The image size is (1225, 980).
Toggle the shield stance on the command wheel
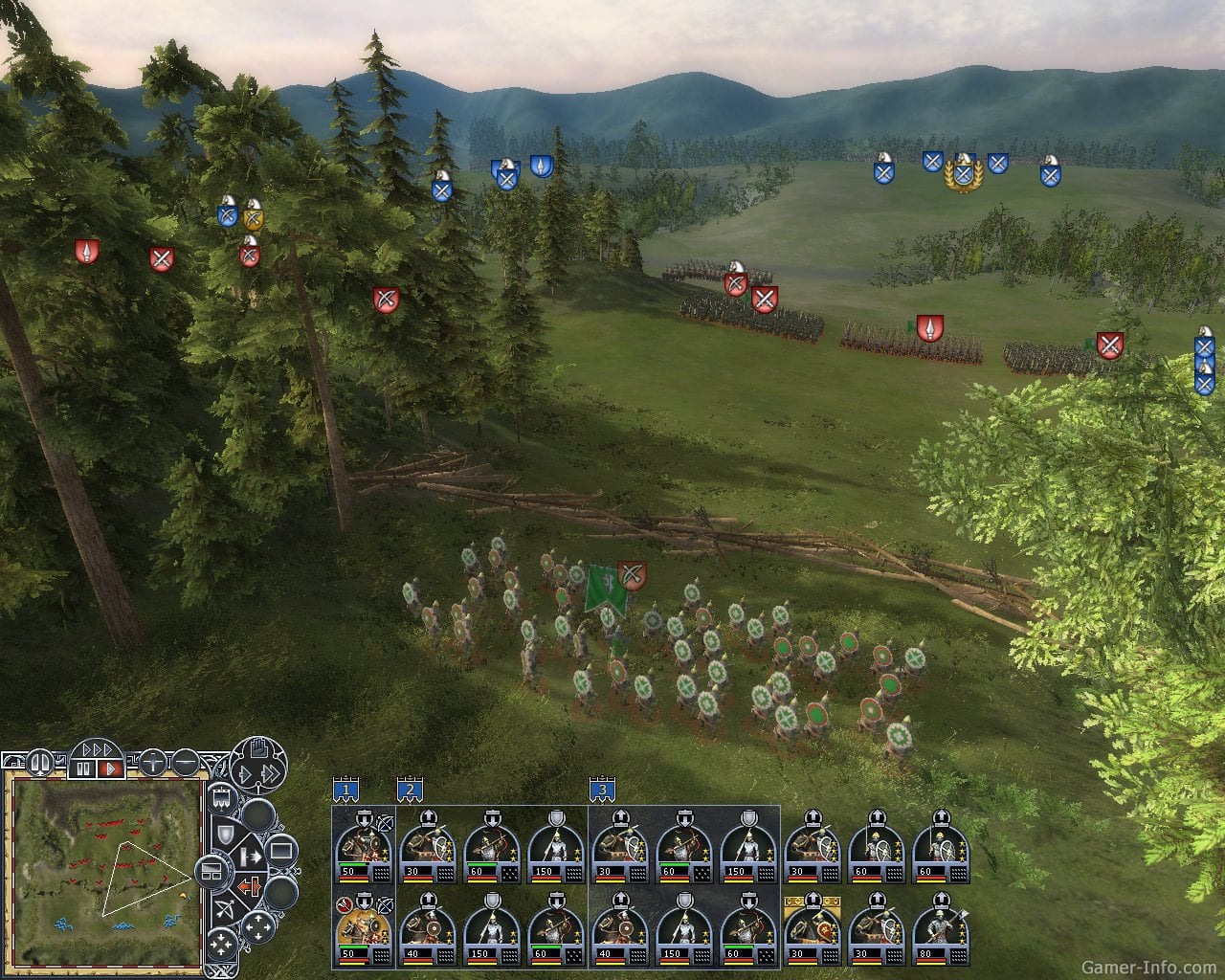tap(225, 835)
